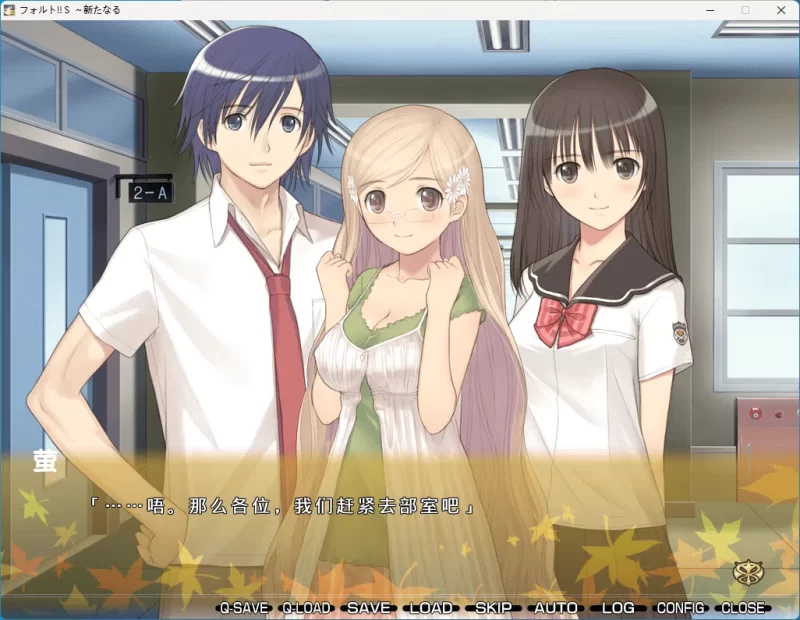Open the SAVE menu
The height and width of the screenshot is (620, 800).
pyautogui.click(x=368, y=607)
